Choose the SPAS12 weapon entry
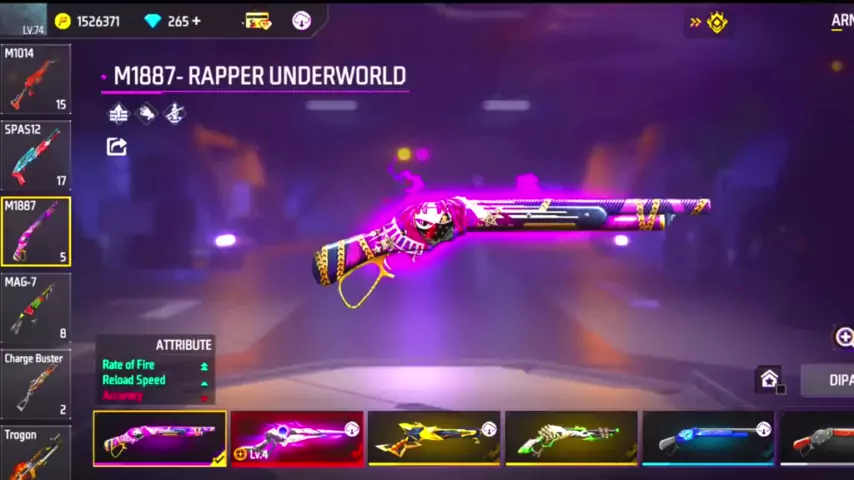 click(35, 155)
